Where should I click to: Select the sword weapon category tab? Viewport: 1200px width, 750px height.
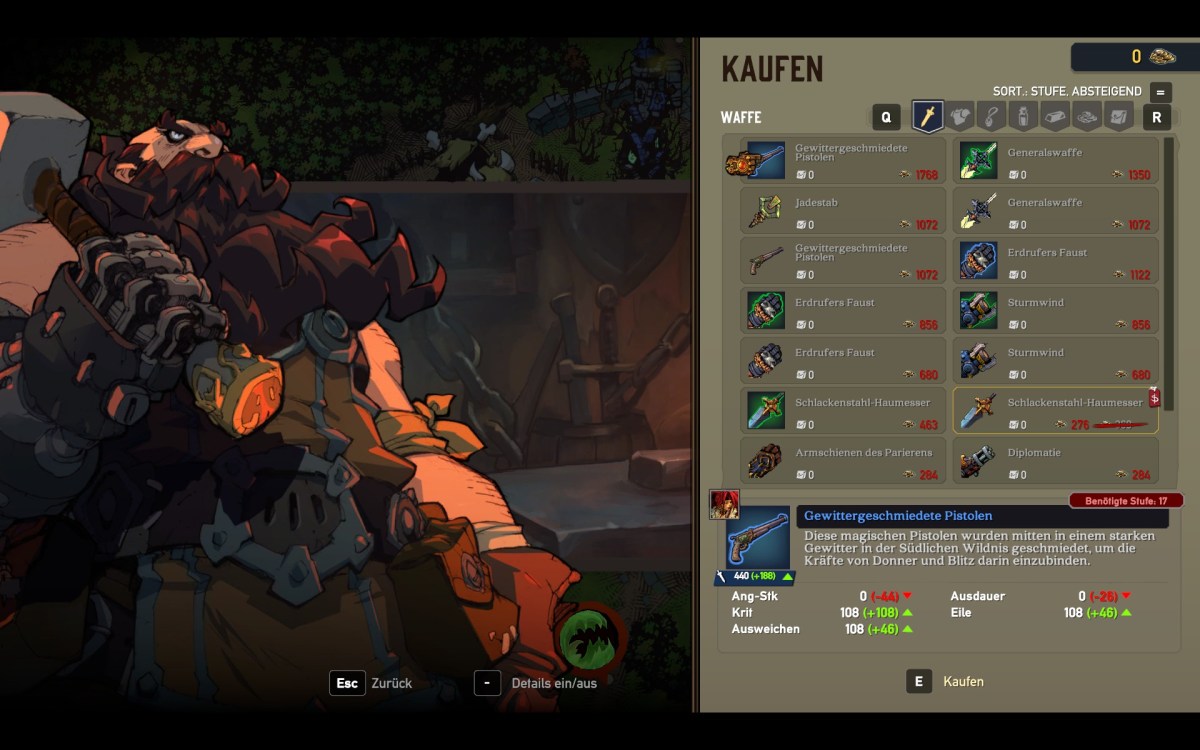927,117
